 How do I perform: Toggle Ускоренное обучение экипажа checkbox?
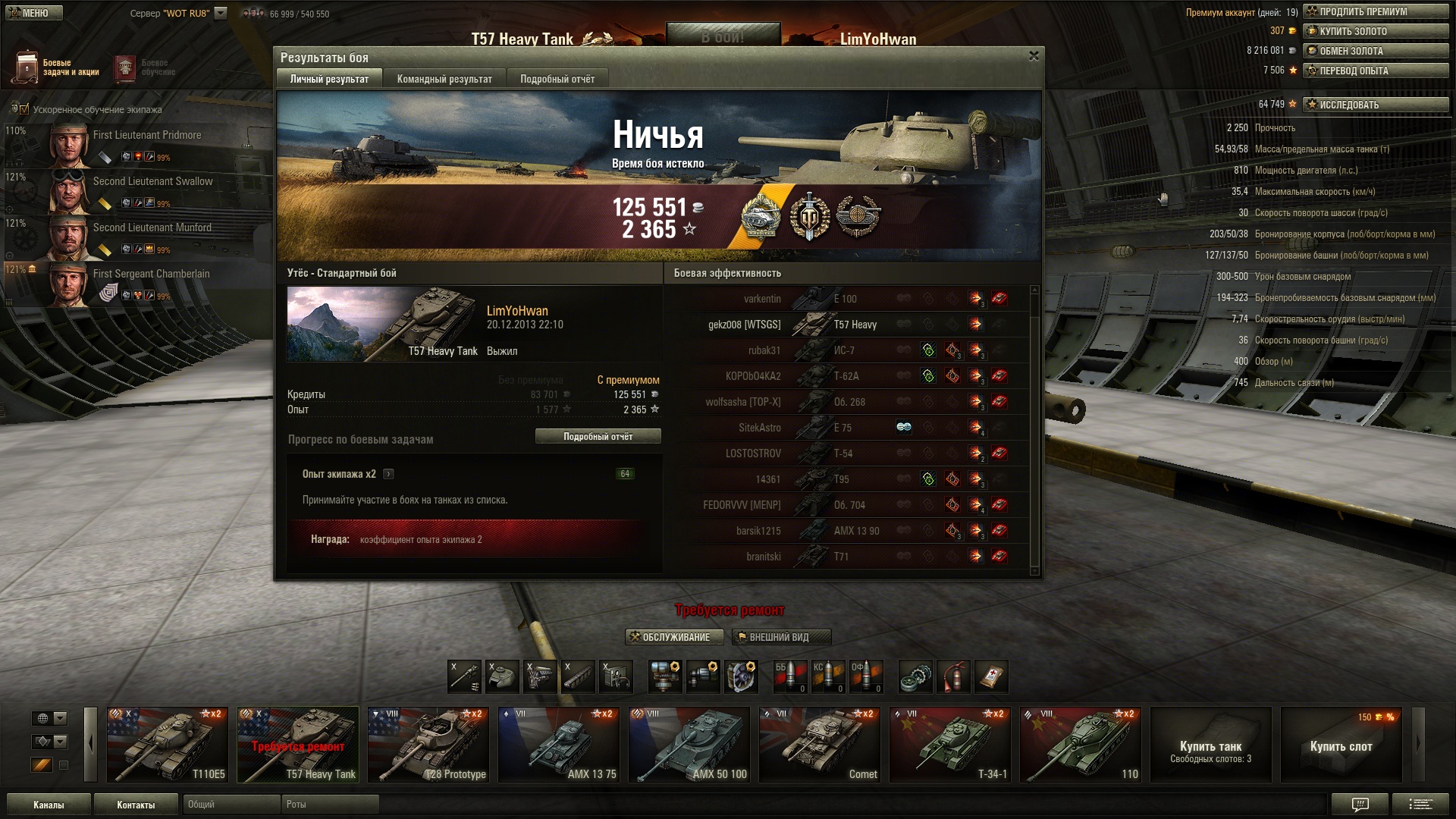click(24, 109)
